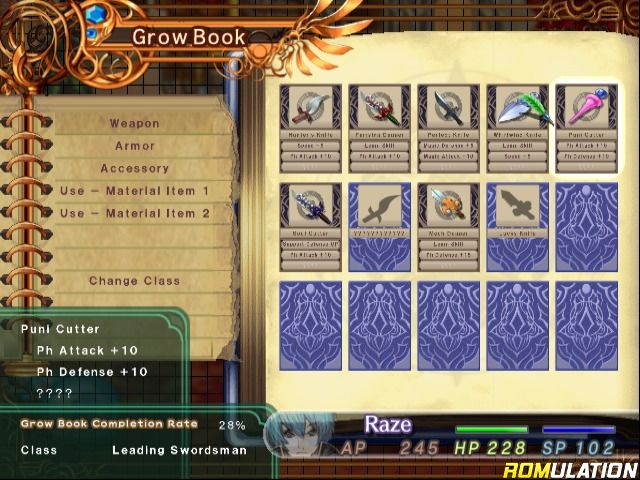Select the Change Class option
The height and width of the screenshot is (480, 640).
click(134, 281)
